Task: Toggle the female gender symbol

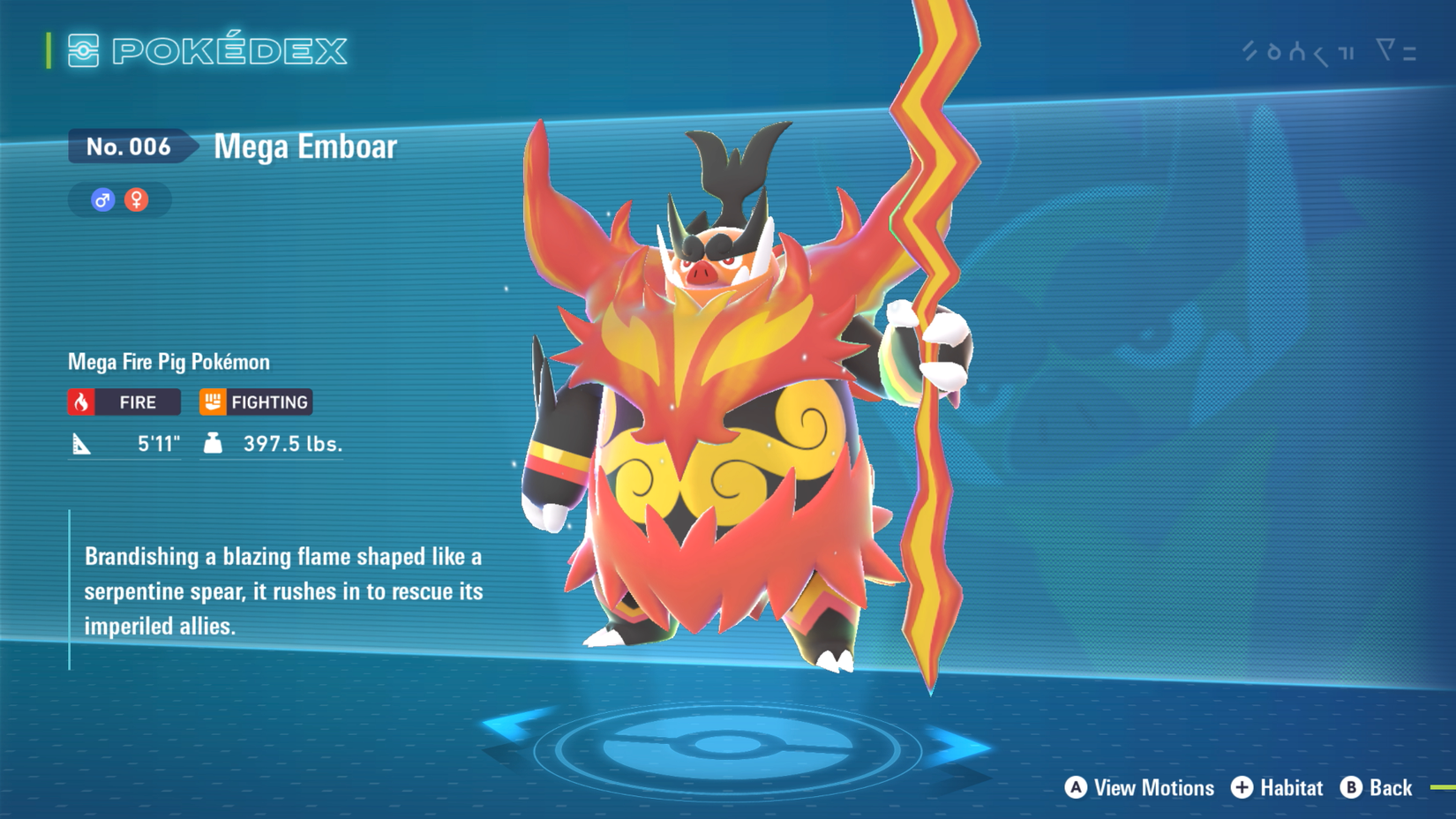Action: coord(135,199)
